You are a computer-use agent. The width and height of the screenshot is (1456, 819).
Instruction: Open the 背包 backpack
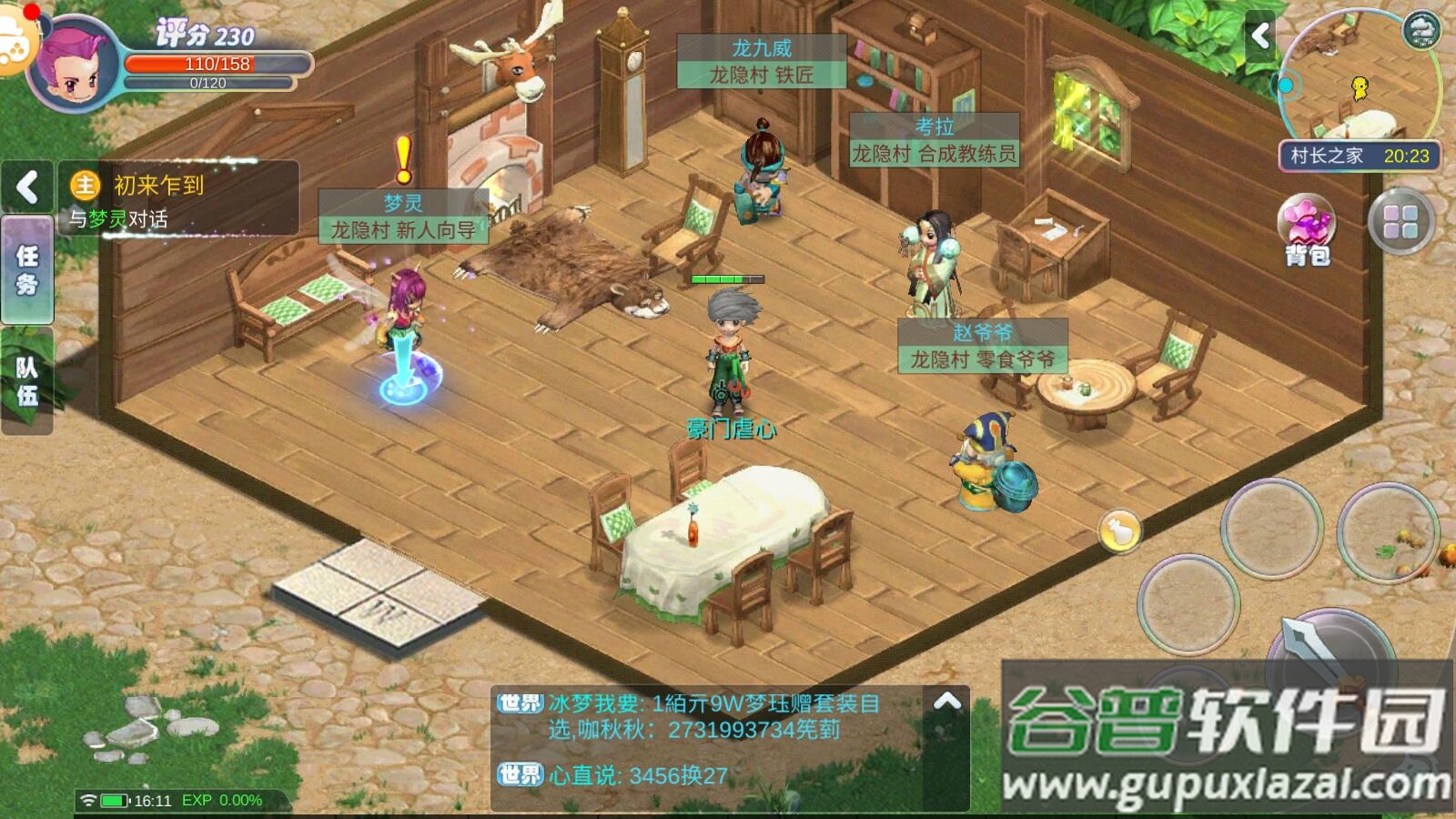tap(1307, 231)
